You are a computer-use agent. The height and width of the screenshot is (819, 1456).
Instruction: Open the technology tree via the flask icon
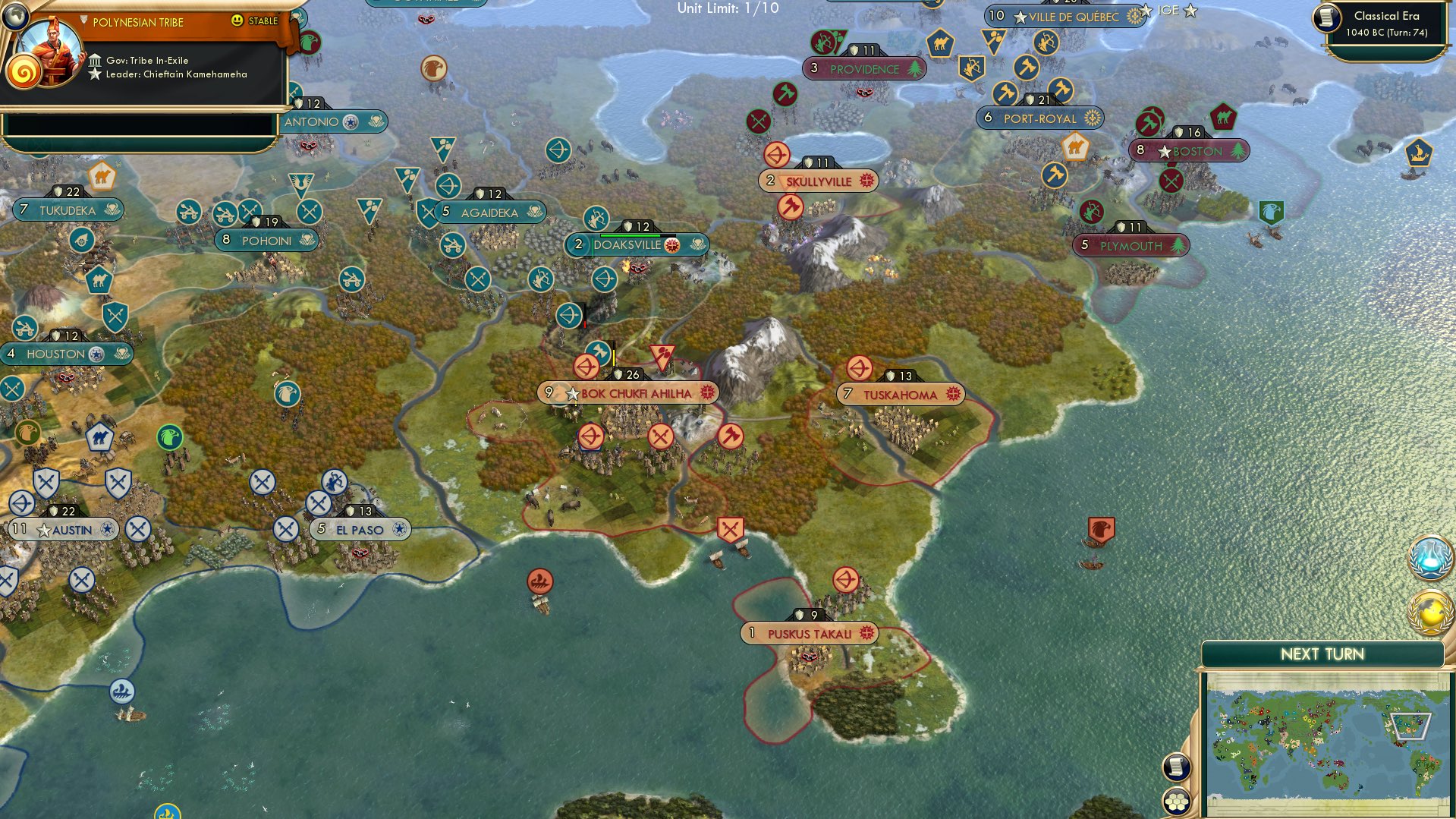1431,556
